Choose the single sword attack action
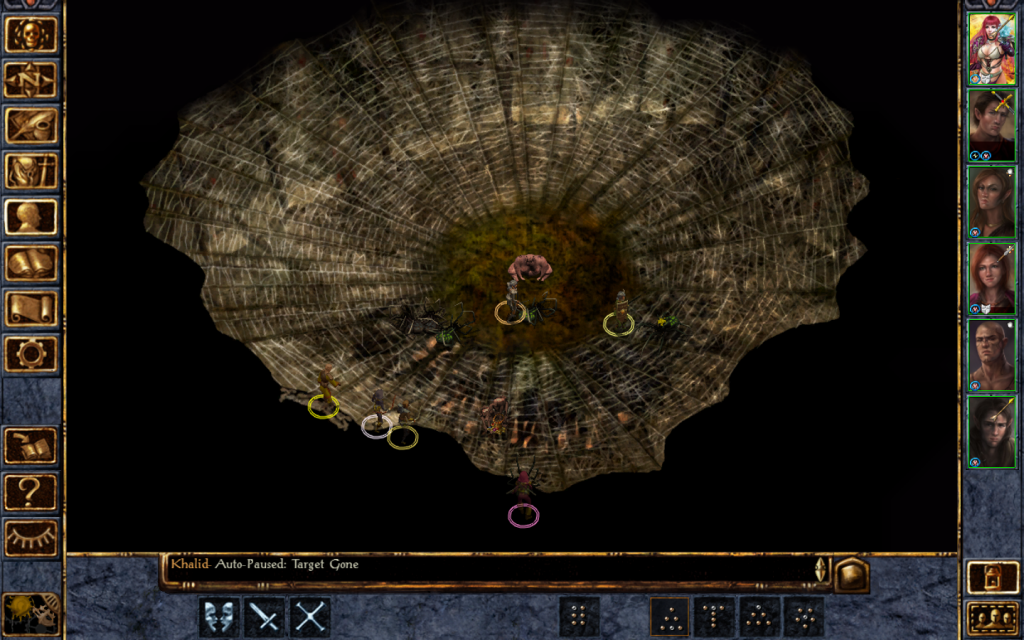The width and height of the screenshot is (1024, 640). point(265,617)
